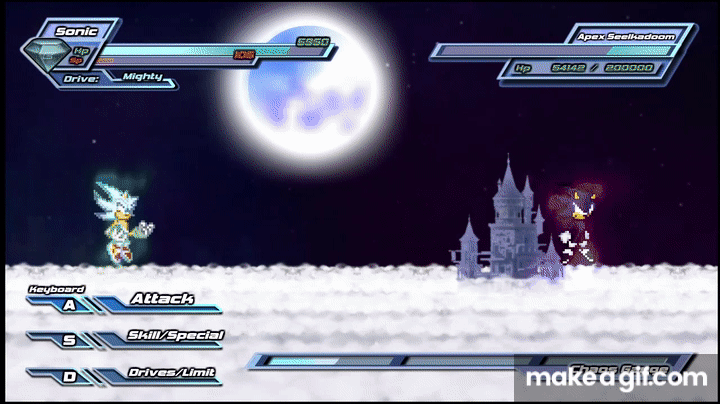Select the Skill/Special command

(175, 336)
